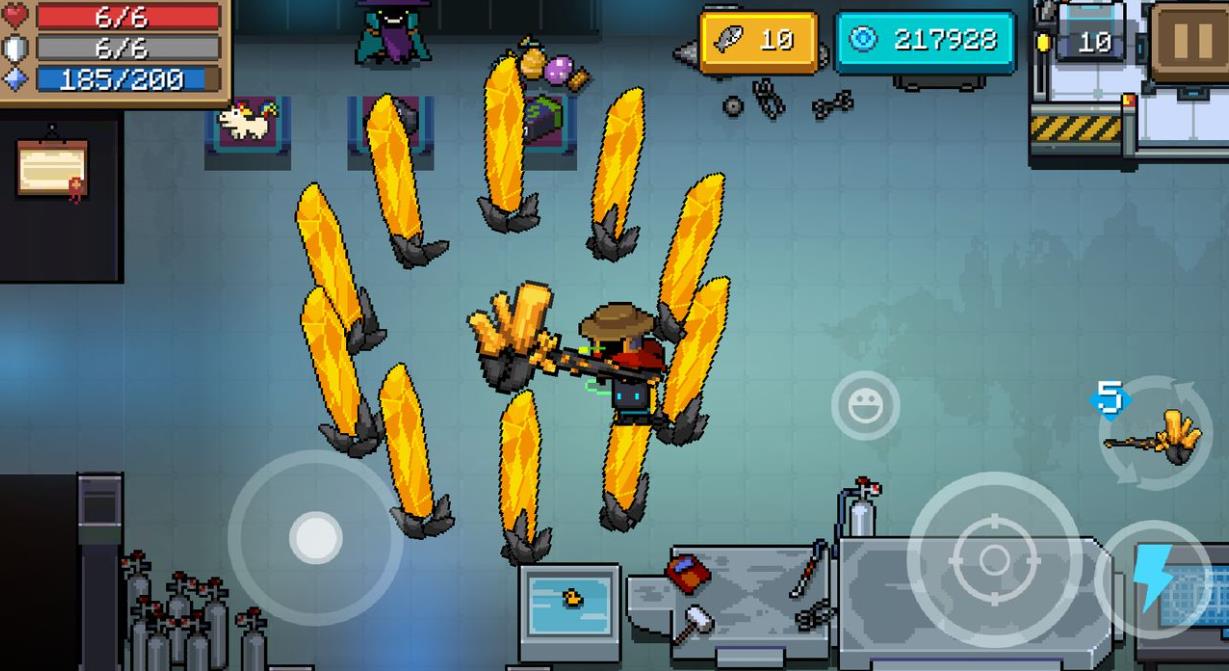Open the blue gem currency counter
The image size is (1229, 671).
click(924, 41)
